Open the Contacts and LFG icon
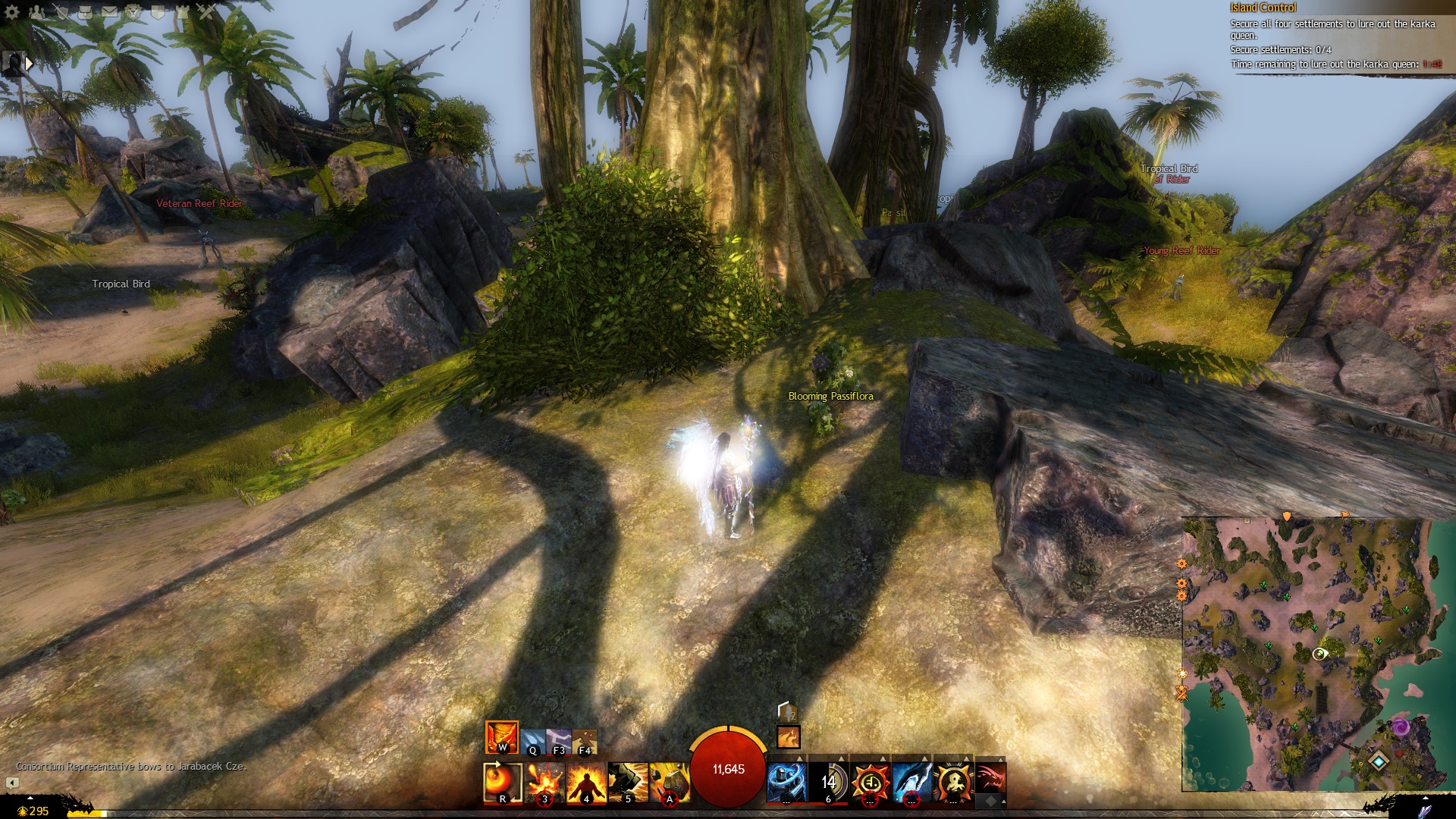 point(36,11)
